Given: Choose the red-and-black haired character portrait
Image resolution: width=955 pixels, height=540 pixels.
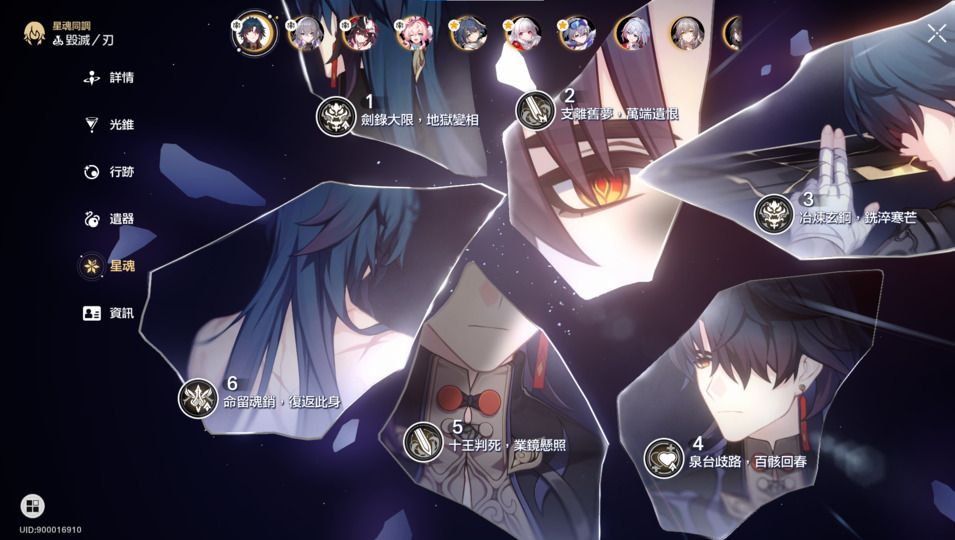Looking at the screenshot, I should (x=359, y=34).
